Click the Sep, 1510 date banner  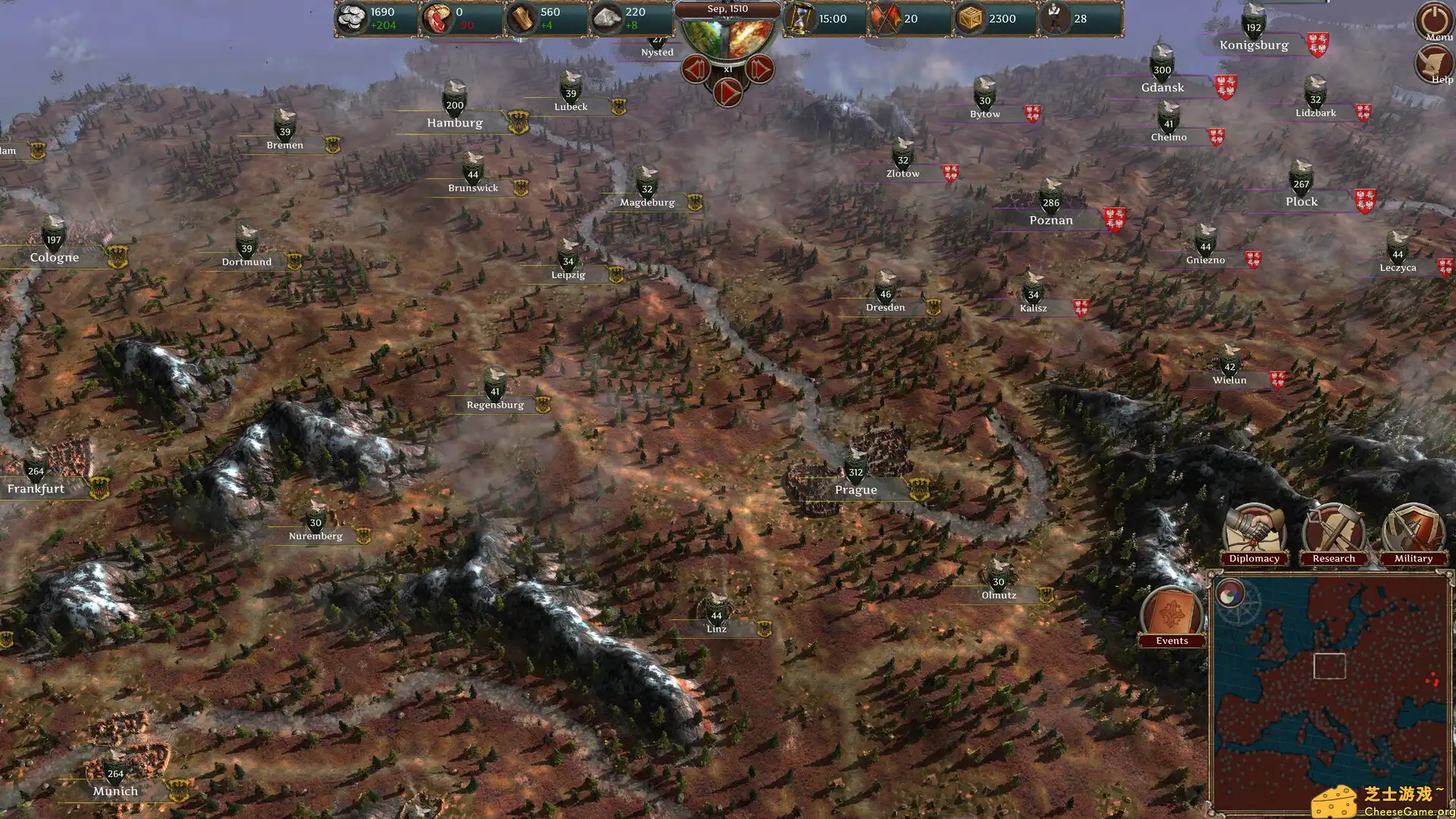tap(727, 9)
